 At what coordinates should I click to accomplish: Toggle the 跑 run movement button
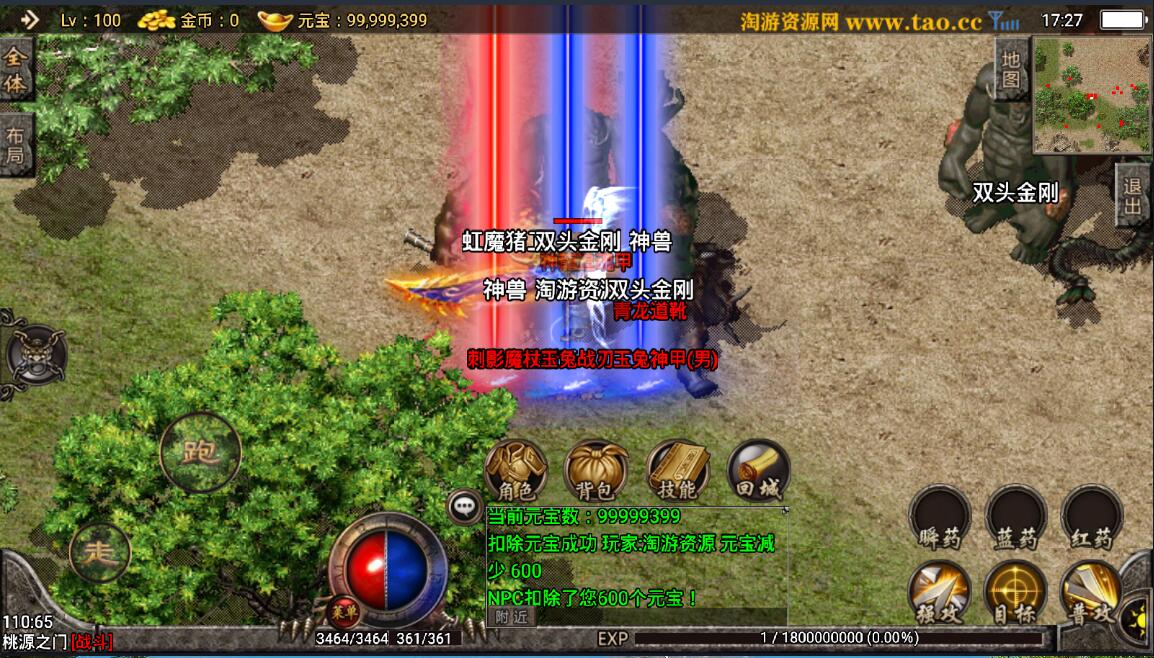[x=200, y=452]
